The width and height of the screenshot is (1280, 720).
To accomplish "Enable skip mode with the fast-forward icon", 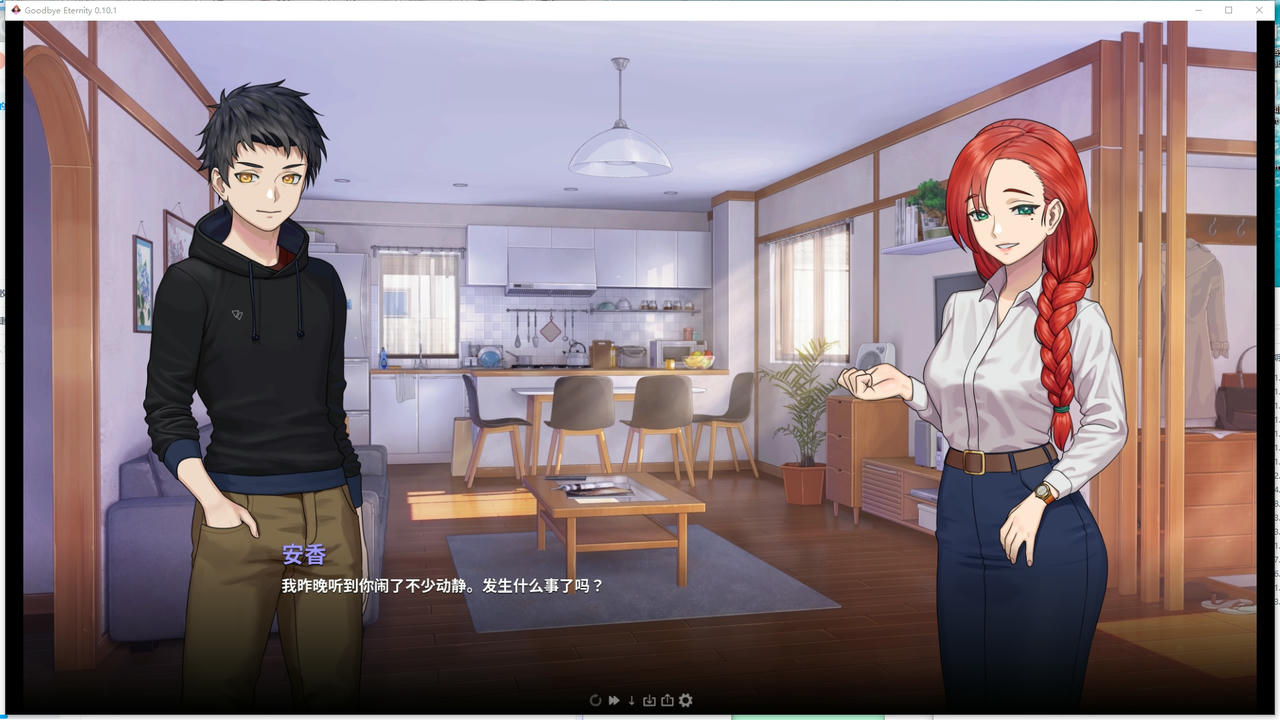I will point(613,700).
